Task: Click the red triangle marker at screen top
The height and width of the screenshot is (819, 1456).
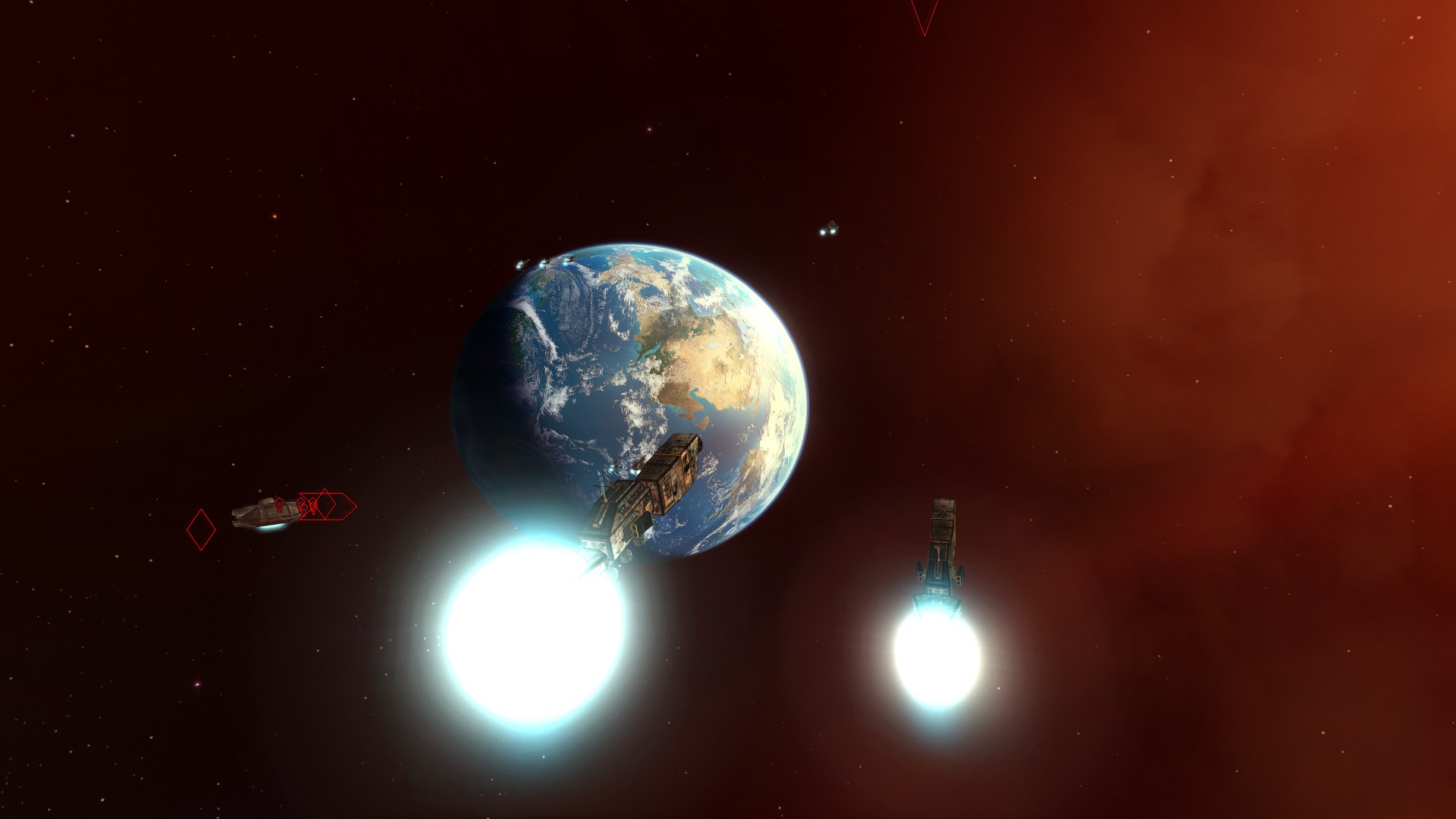Action: [x=924, y=14]
